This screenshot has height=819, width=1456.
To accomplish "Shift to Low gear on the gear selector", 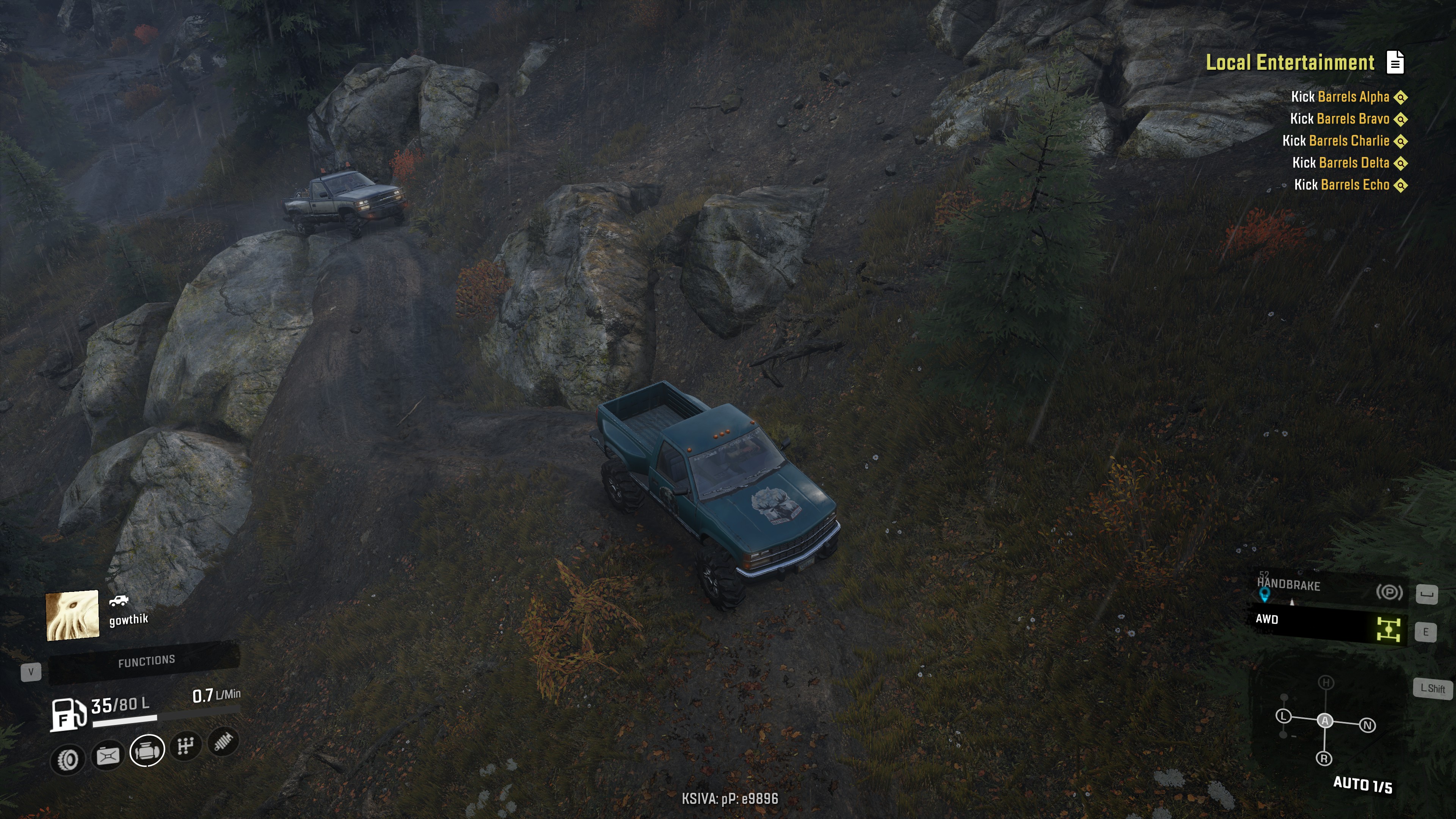I will [x=1283, y=716].
